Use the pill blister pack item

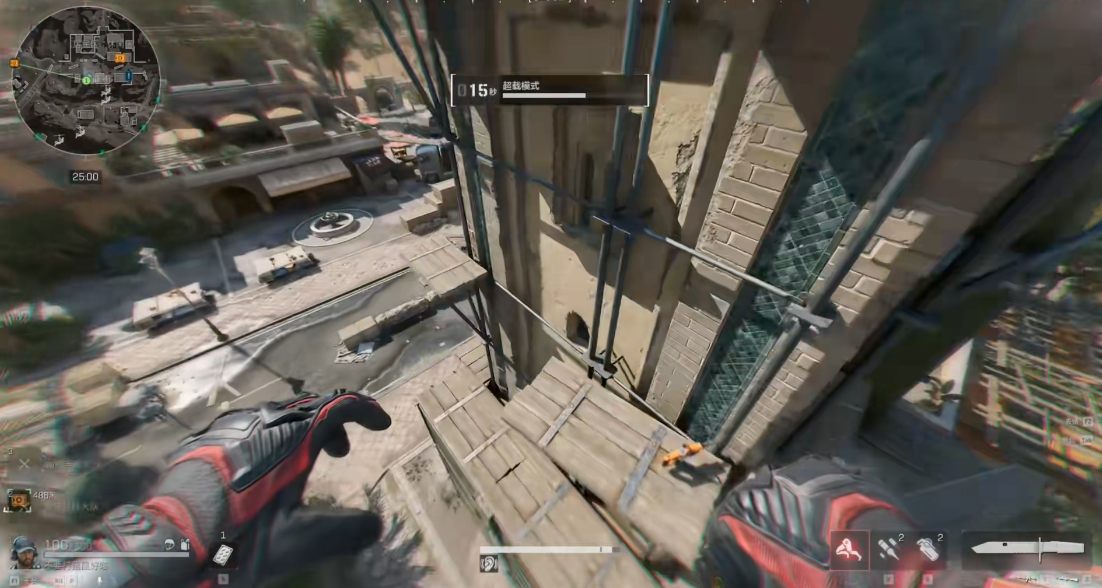[225, 556]
